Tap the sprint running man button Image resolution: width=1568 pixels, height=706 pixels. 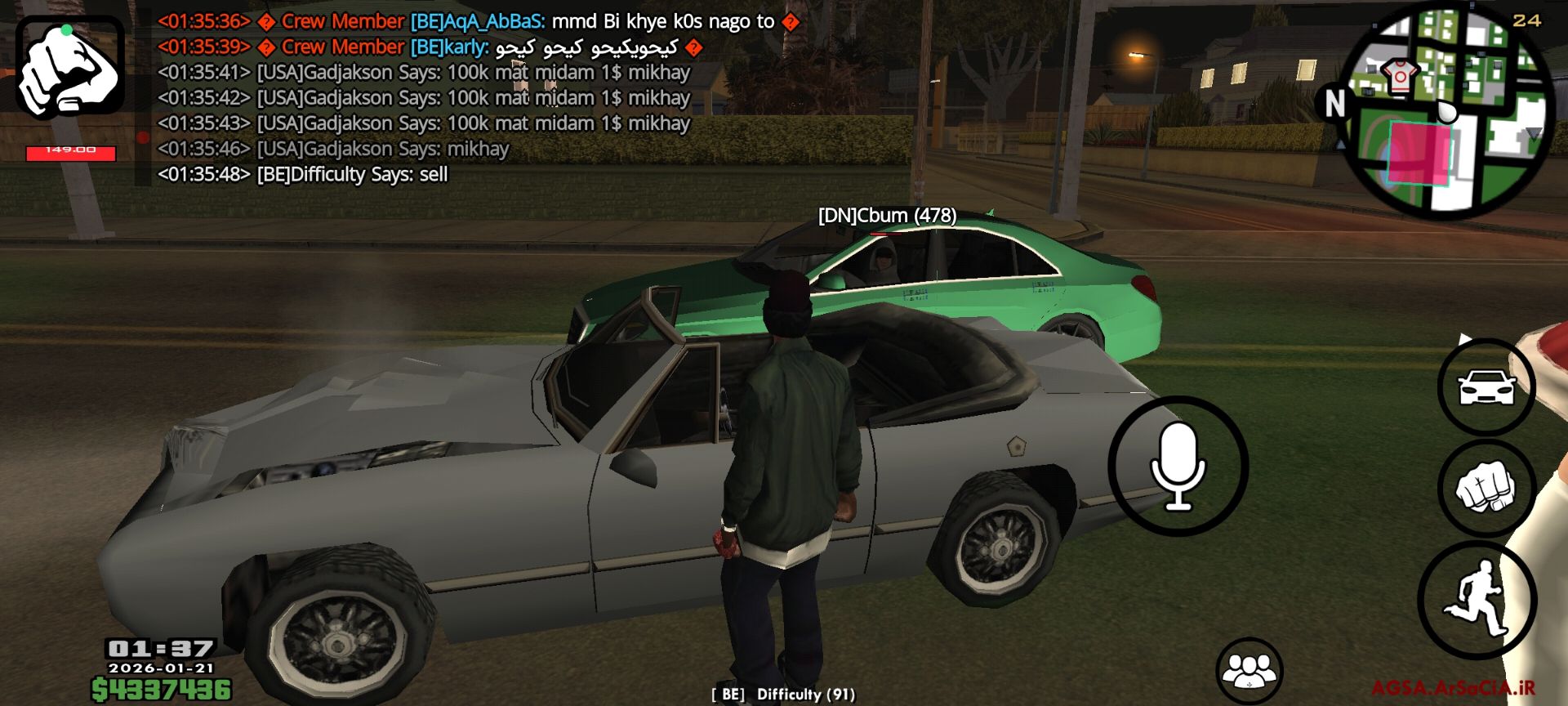1477,600
